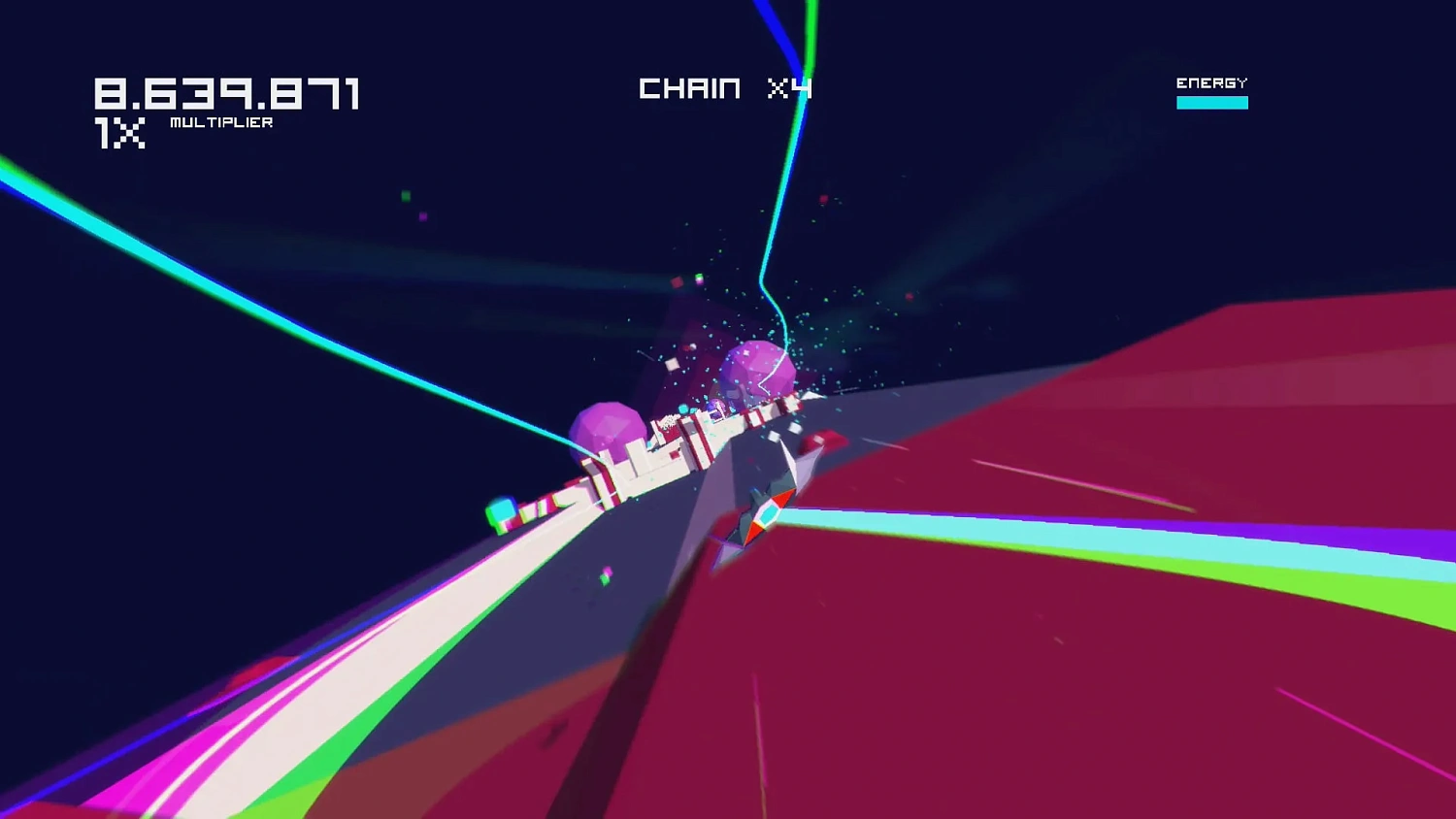
Task: Click the score display showing 8.639.871
Action: point(228,92)
